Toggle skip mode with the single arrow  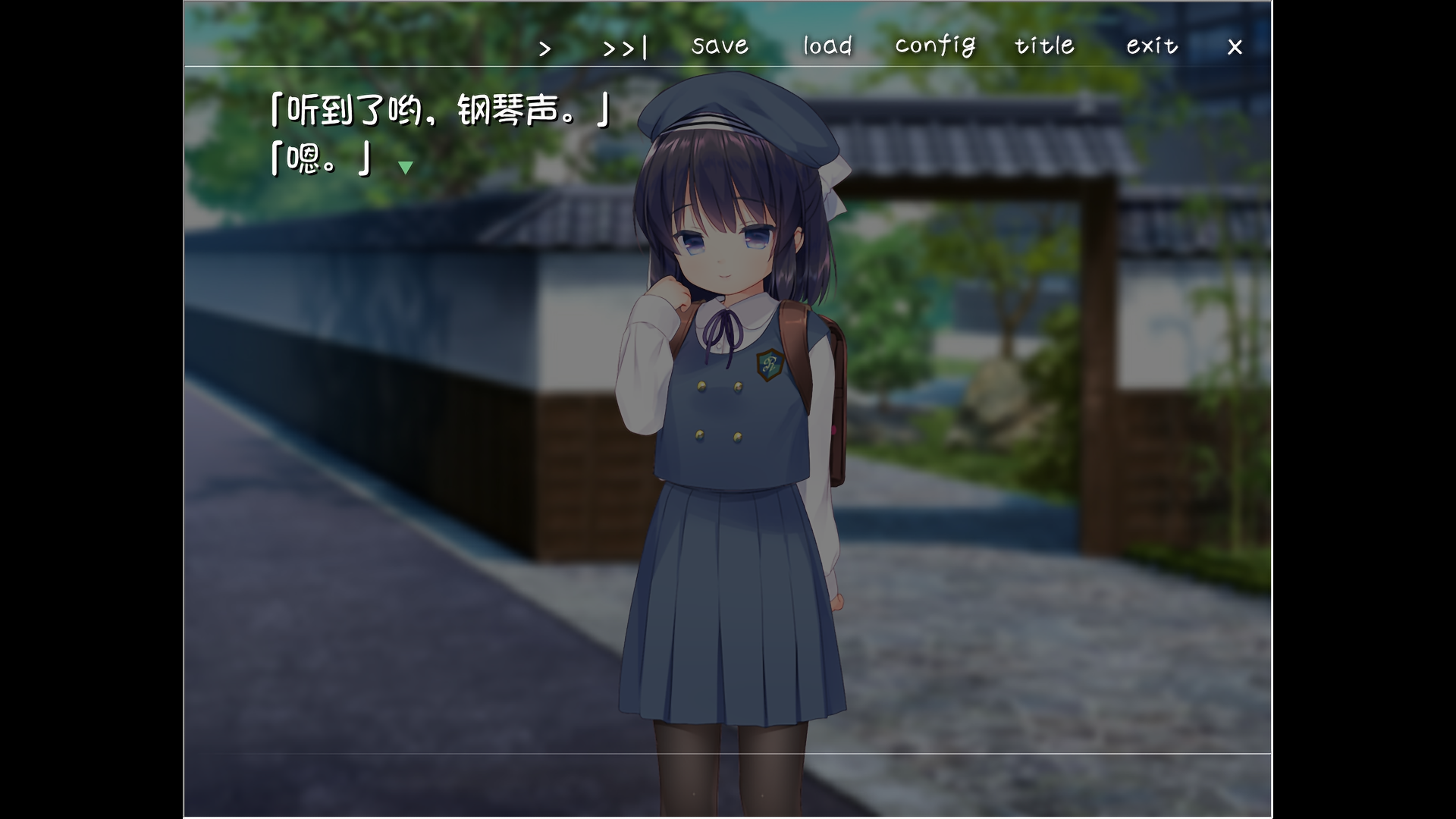coord(544,48)
